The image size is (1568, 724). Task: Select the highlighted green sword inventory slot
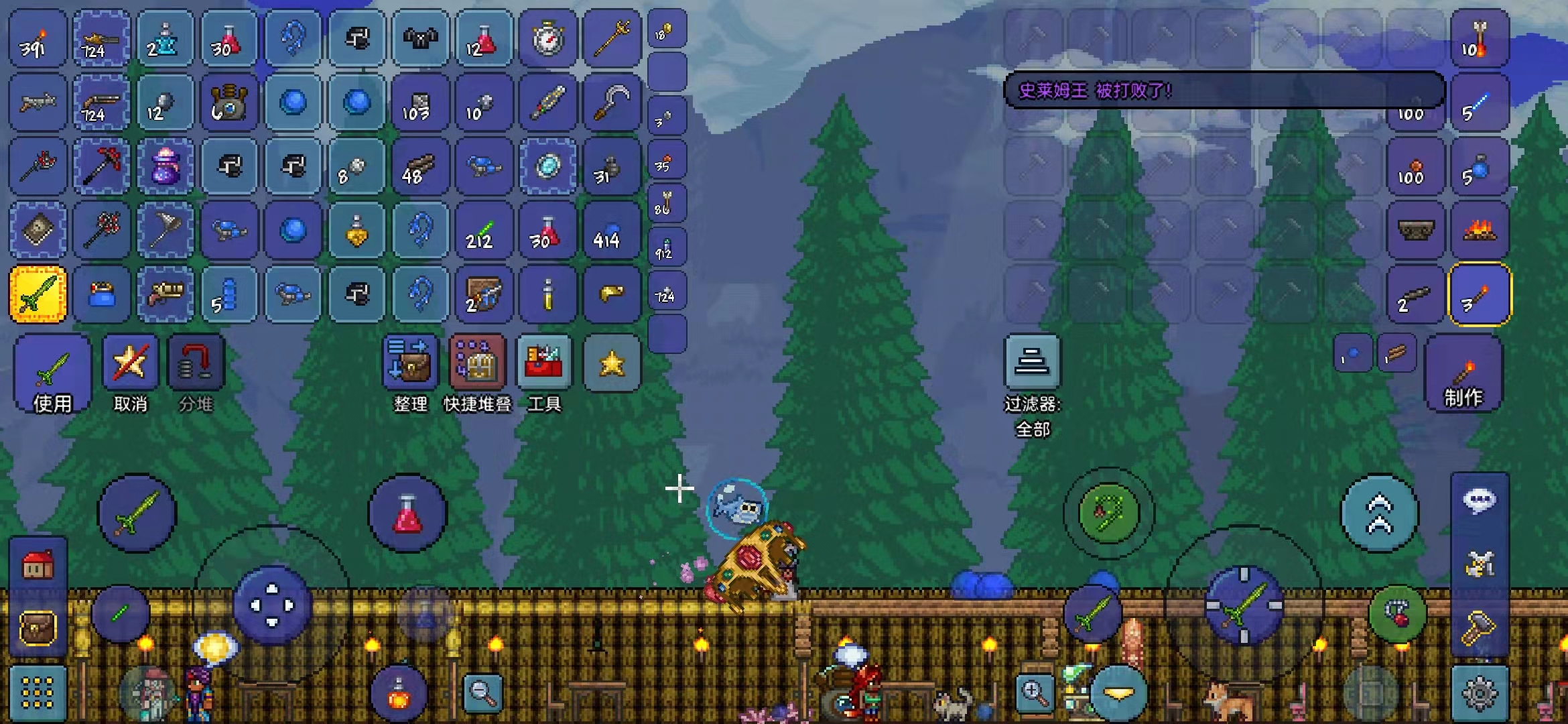38,294
